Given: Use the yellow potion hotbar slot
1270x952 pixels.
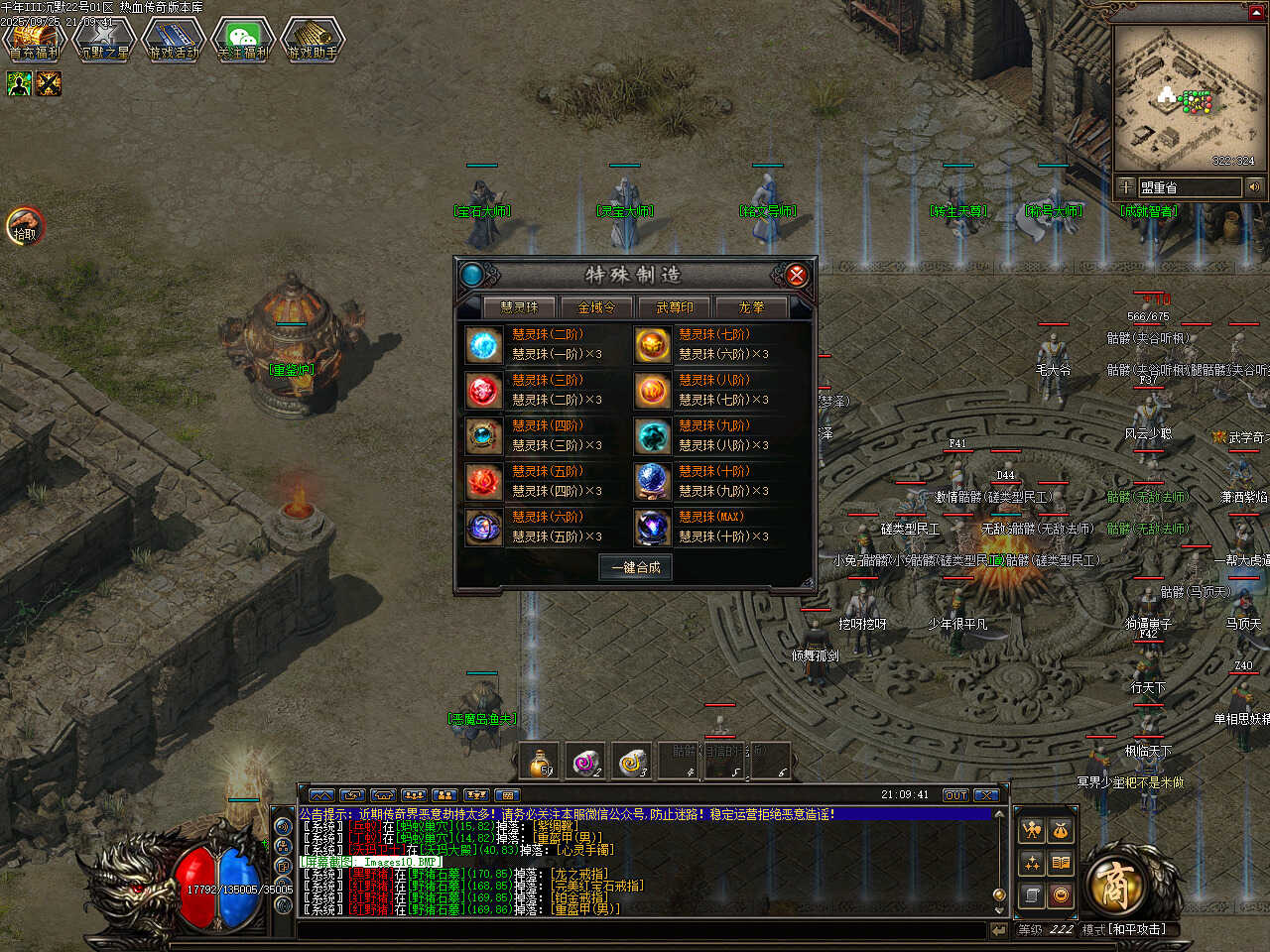Looking at the screenshot, I should click(x=539, y=761).
